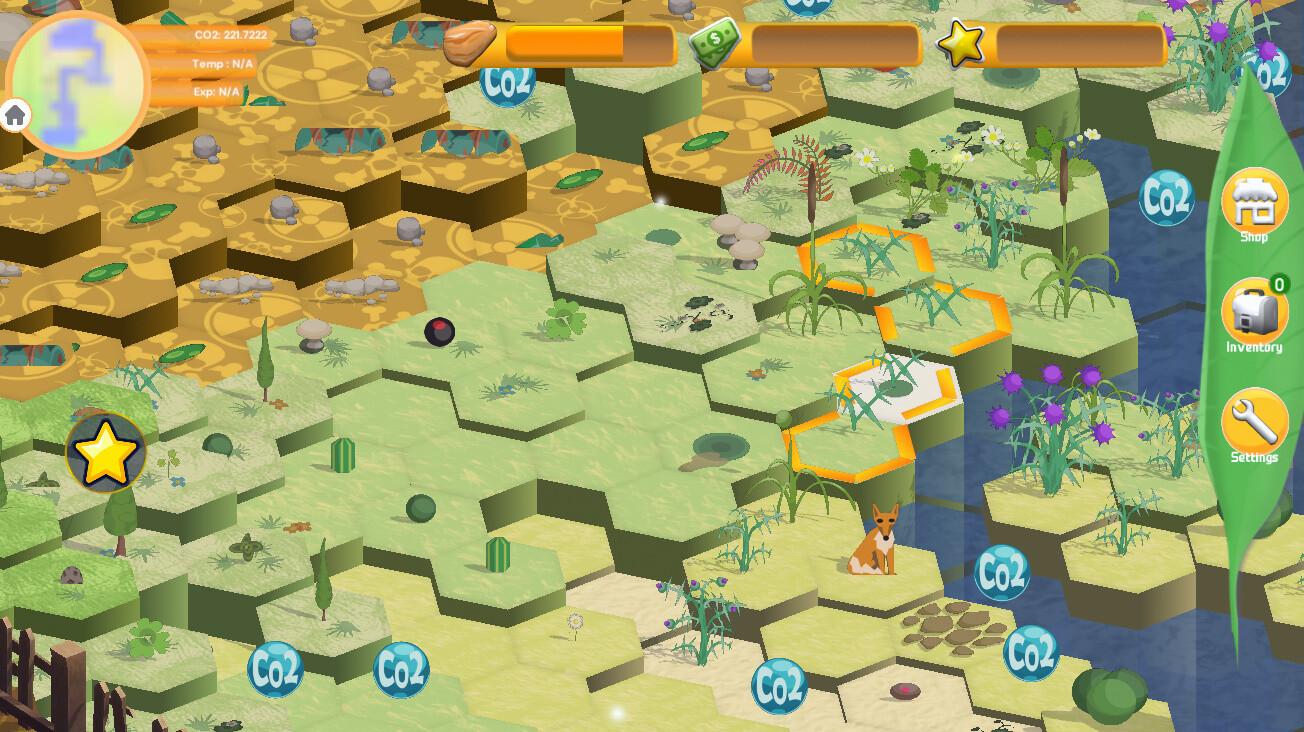Click the home icon under the minimap
Image resolution: width=1304 pixels, height=732 pixels.
click(14, 116)
